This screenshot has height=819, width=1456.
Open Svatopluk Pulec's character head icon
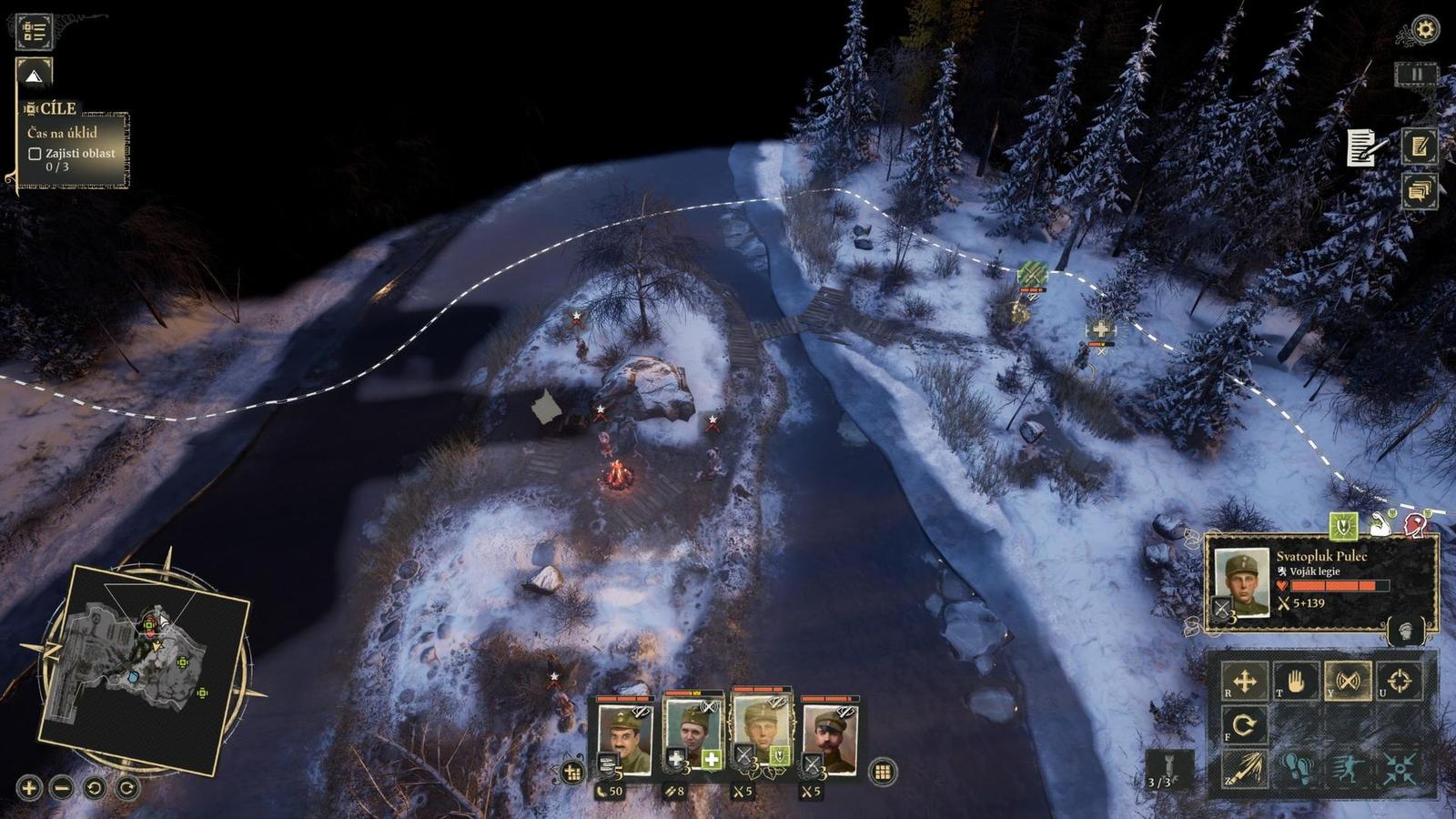pyautogui.click(x=1406, y=630)
